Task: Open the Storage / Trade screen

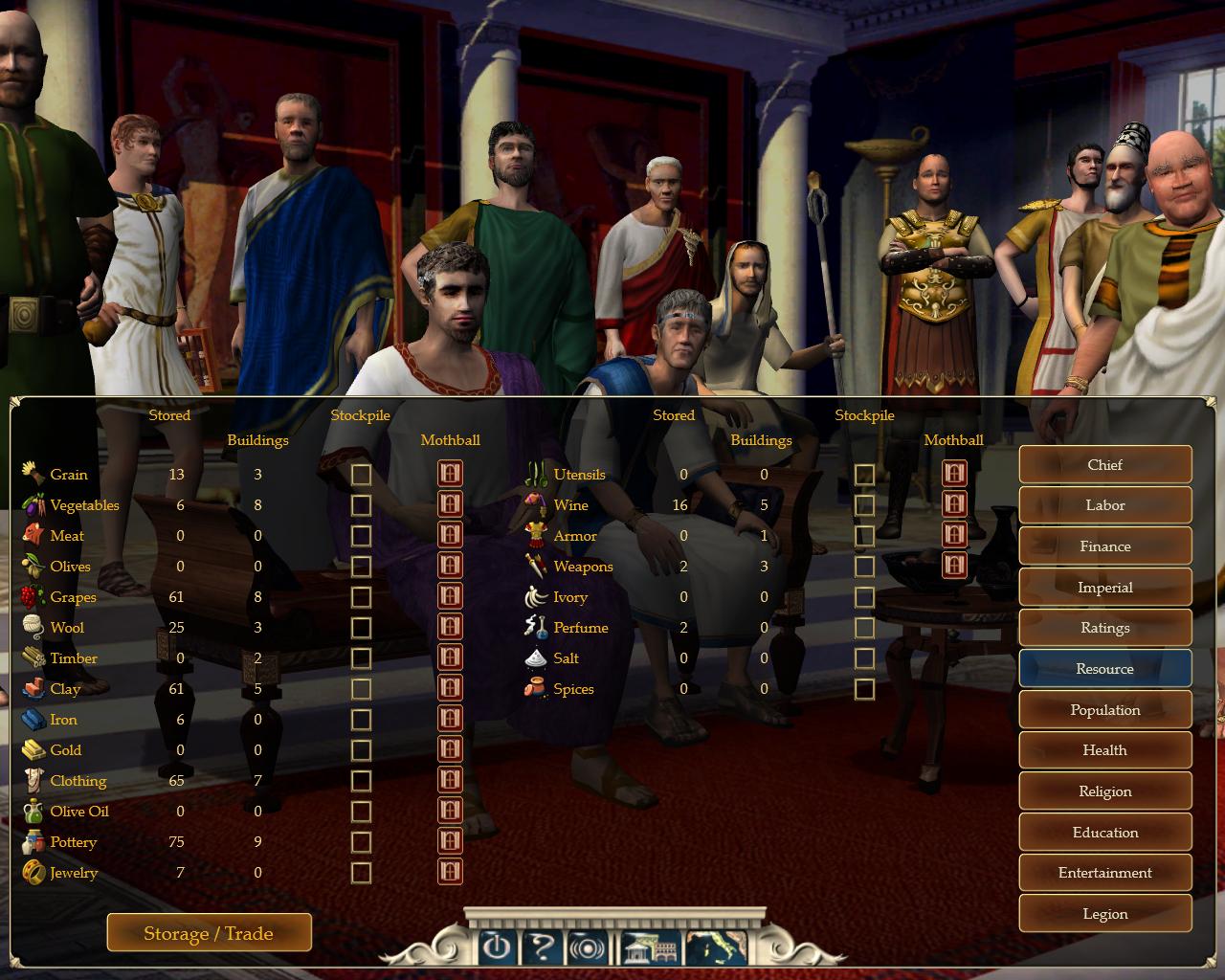Action: 209,933
